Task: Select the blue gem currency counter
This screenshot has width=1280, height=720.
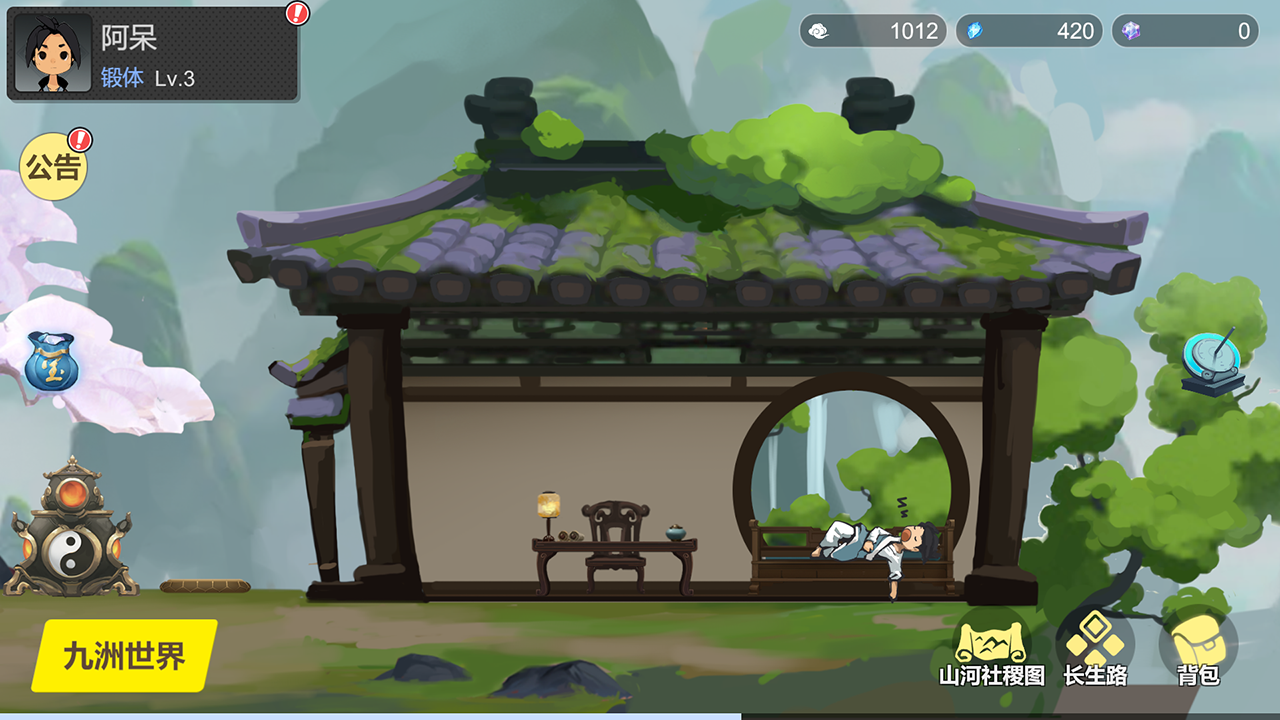Action: [x=1029, y=31]
